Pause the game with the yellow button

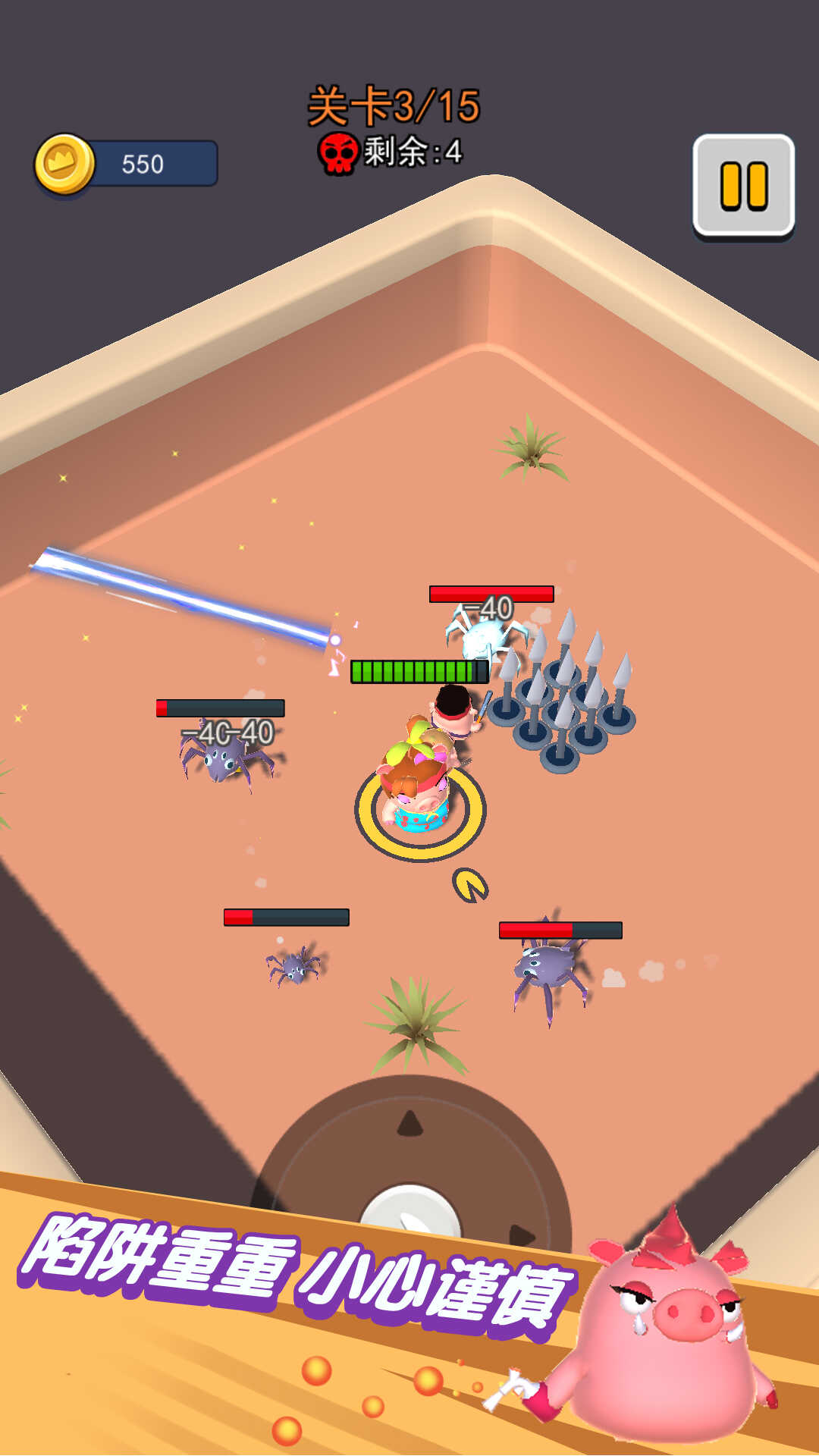click(743, 186)
